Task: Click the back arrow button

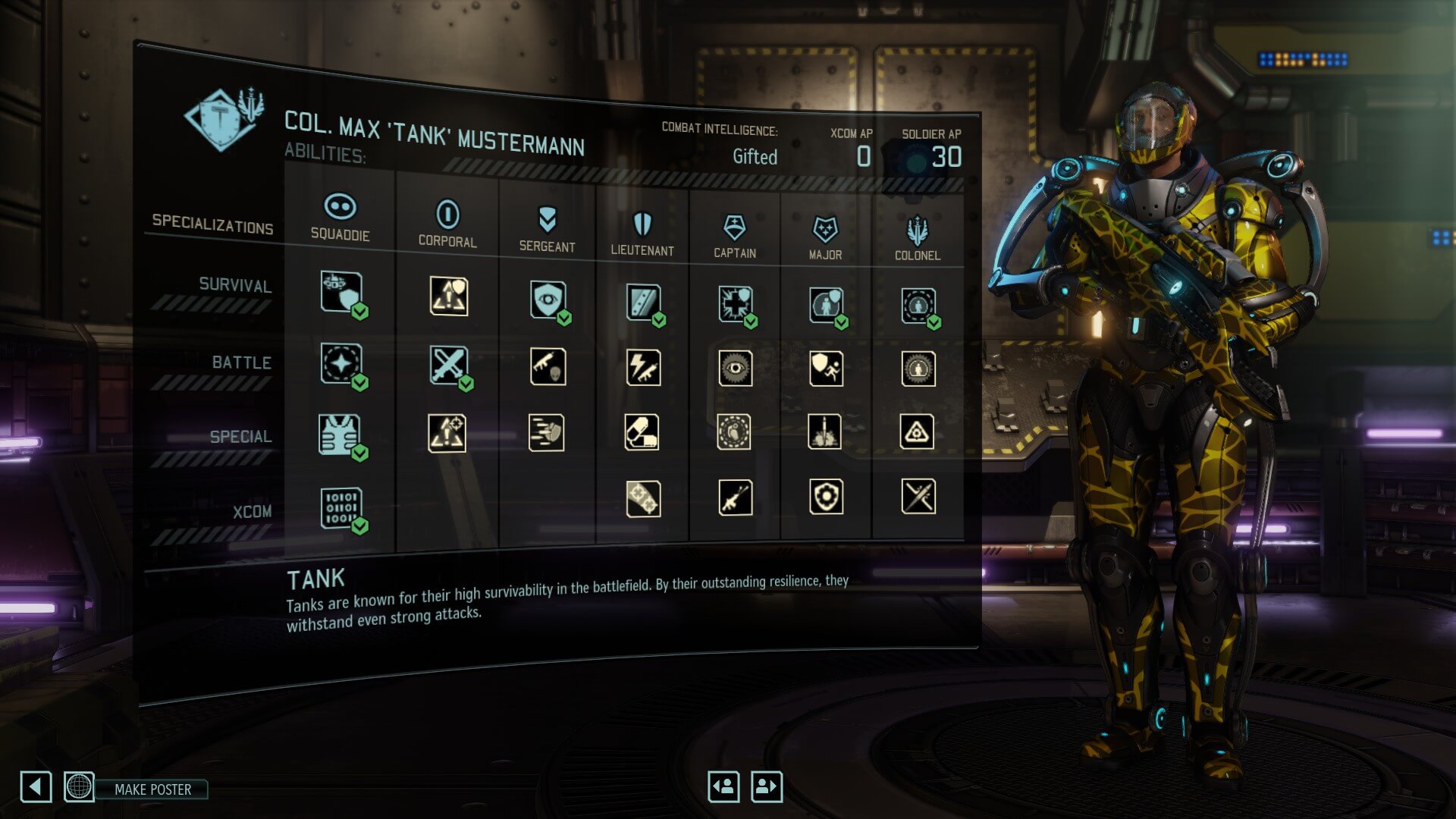Action: [36, 787]
